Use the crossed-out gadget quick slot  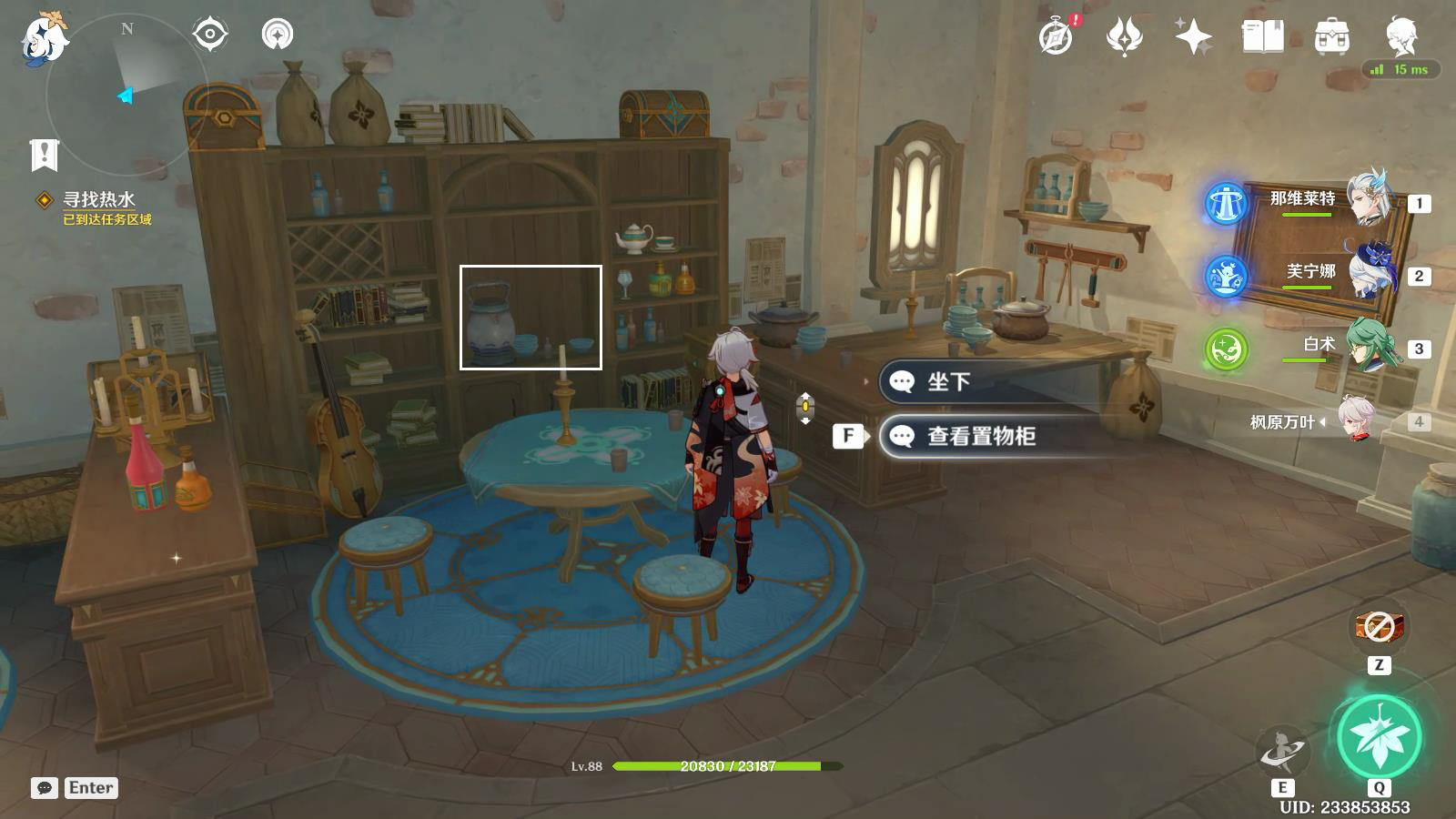[1379, 626]
